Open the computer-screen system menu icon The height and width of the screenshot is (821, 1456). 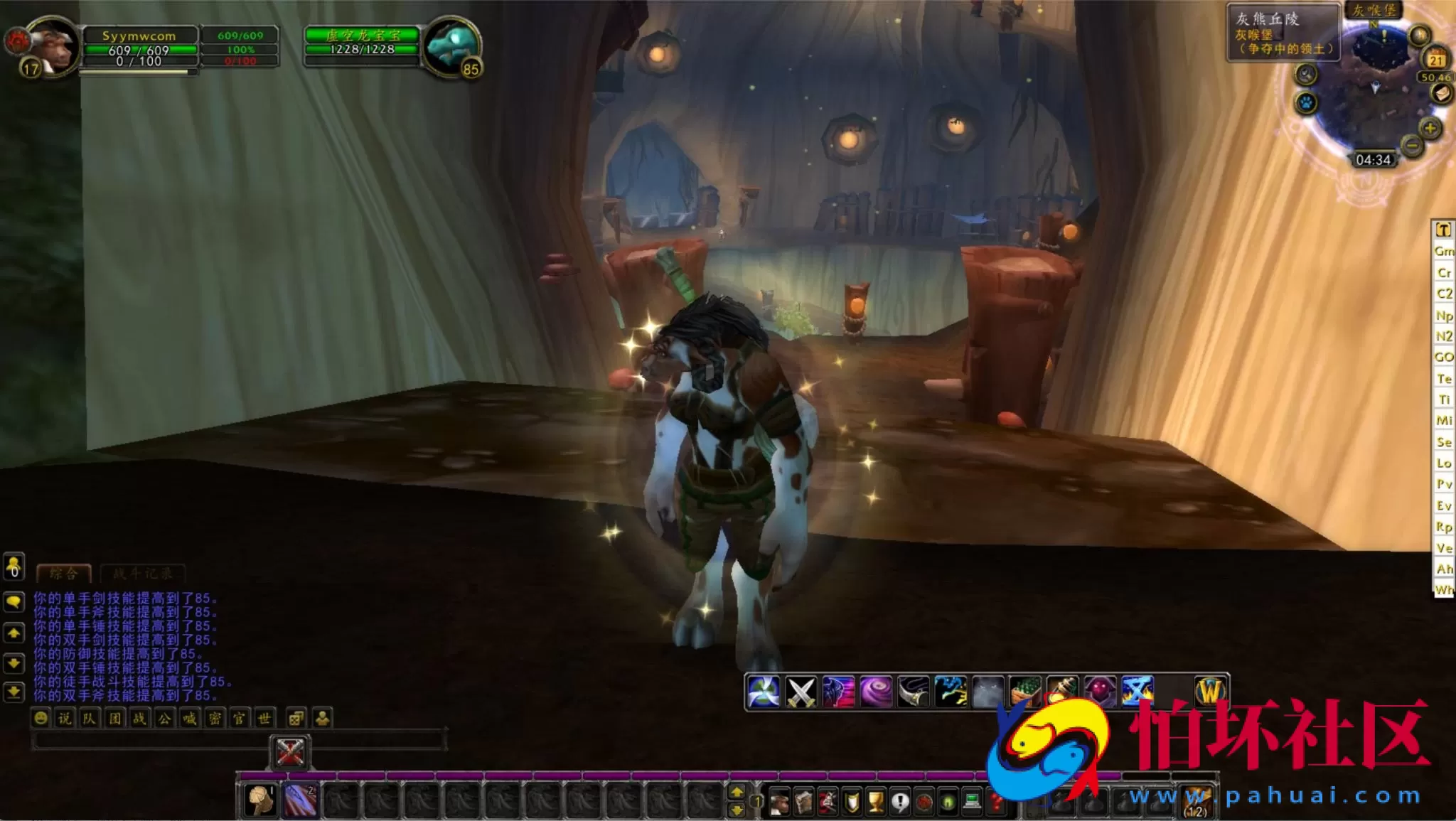tap(972, 800)
